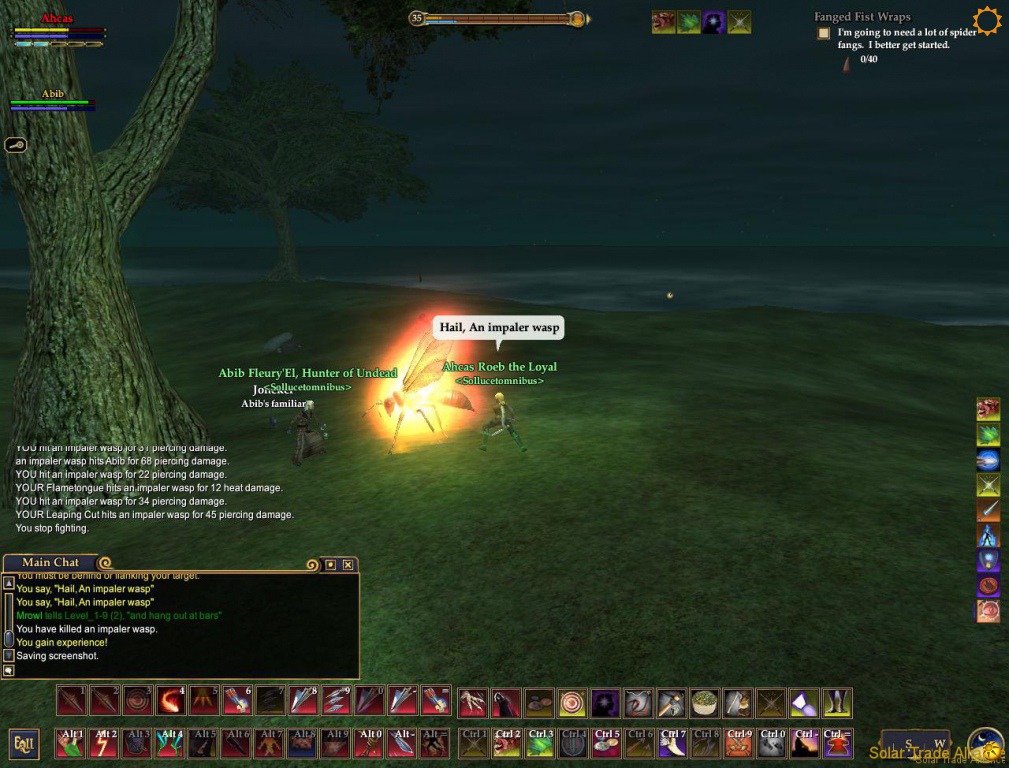Switch to the Main Chat tab
The height and width of the screenshot is (768, 1009).
pyautogui.click(x=50, y=563)
